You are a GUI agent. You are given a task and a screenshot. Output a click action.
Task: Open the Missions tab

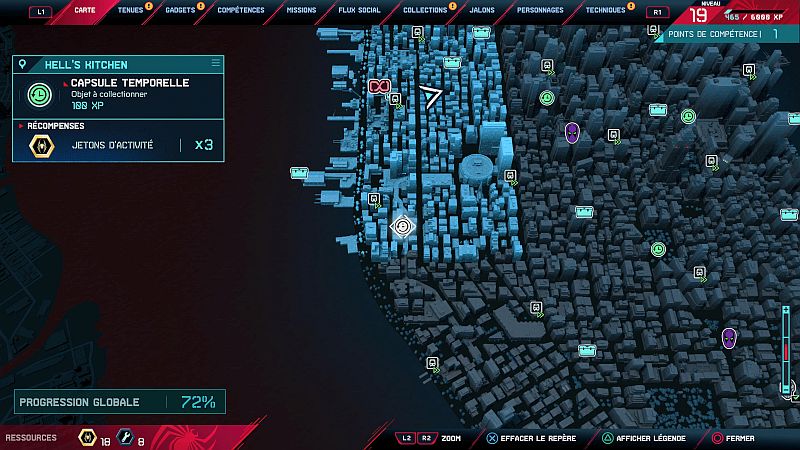301,10
